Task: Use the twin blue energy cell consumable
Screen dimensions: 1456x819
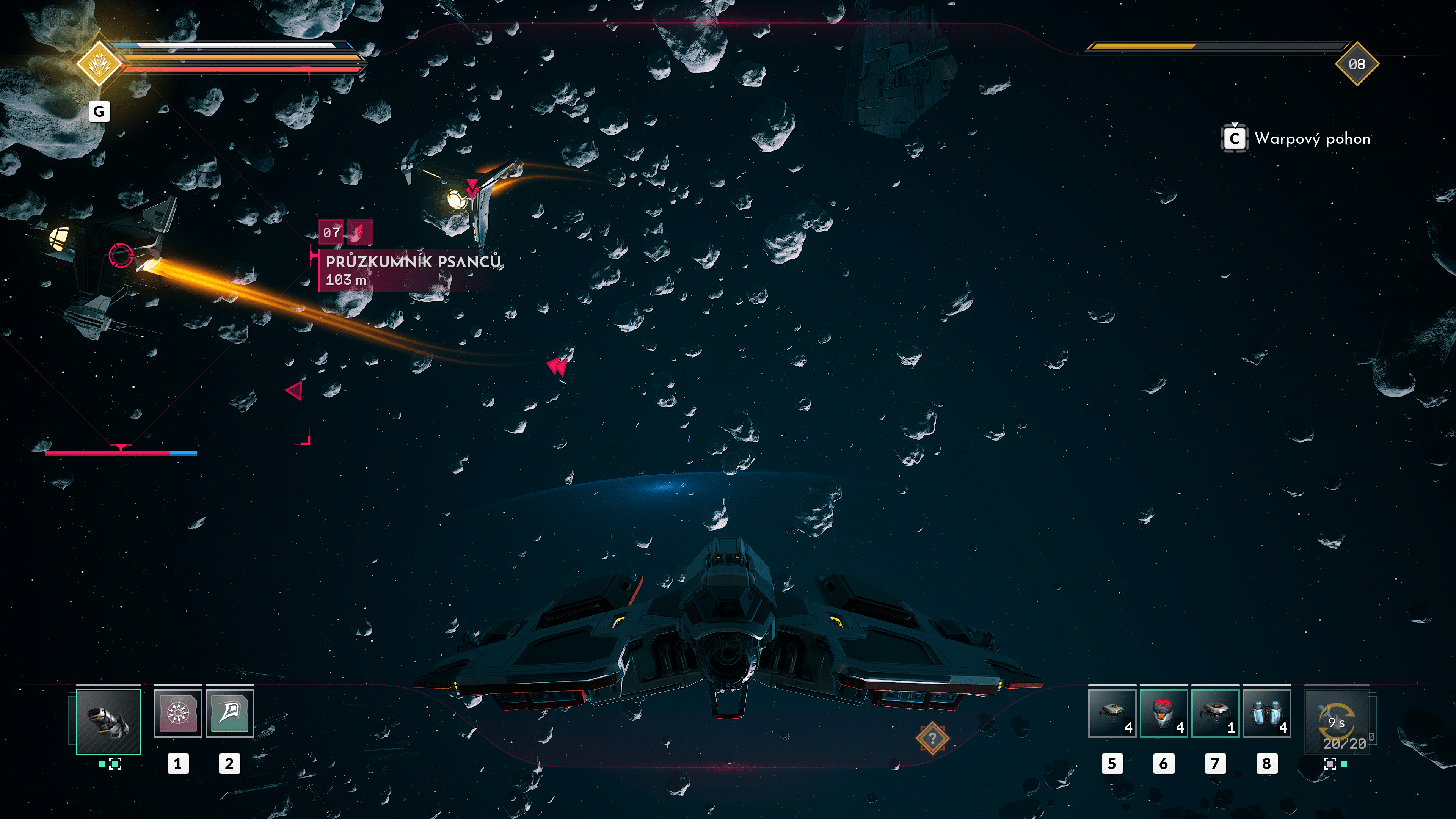Action: [1266, 713]
